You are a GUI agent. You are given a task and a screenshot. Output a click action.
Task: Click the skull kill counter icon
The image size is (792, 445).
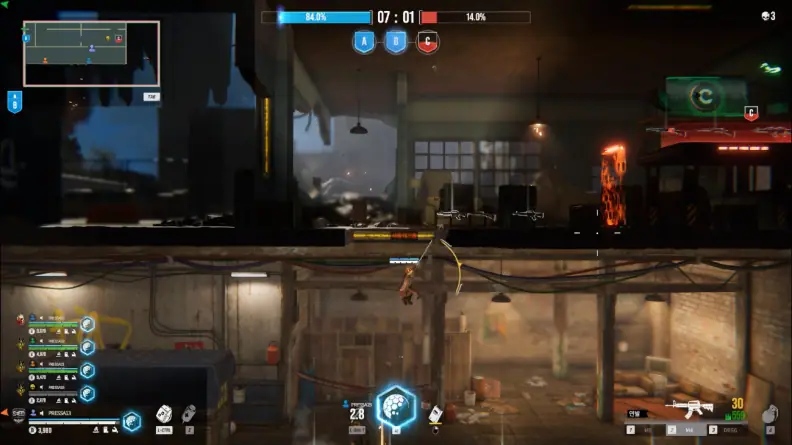pyautogui.click(x=765, y=16)
